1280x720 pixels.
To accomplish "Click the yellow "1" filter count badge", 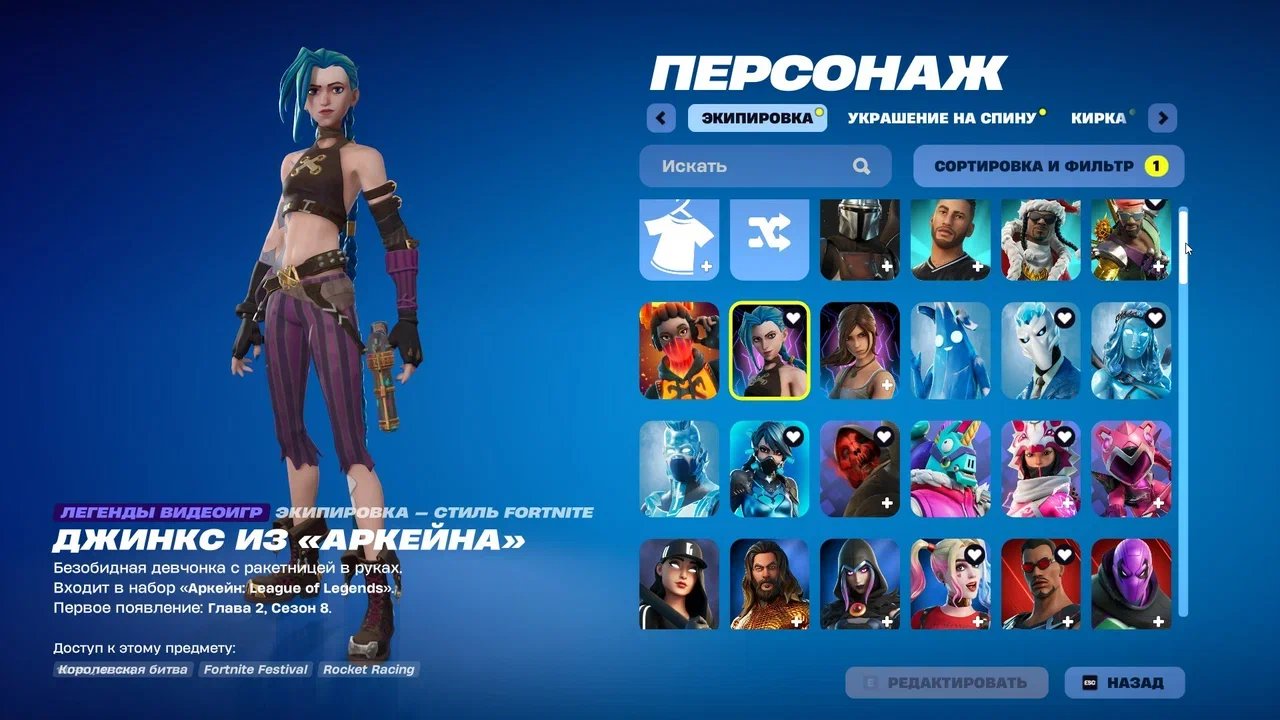I will pos(1157,166).
